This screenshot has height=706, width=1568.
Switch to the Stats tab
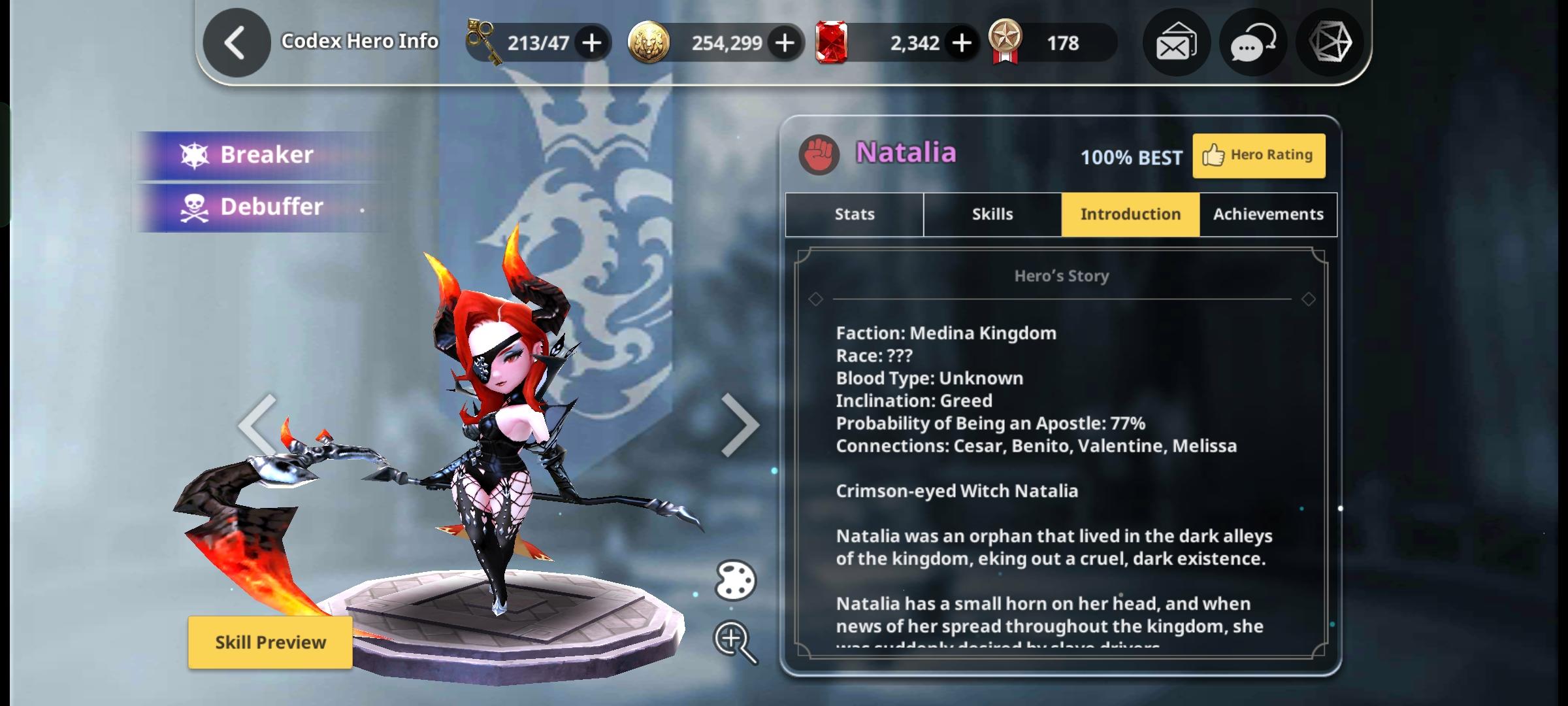click(853, 214)
